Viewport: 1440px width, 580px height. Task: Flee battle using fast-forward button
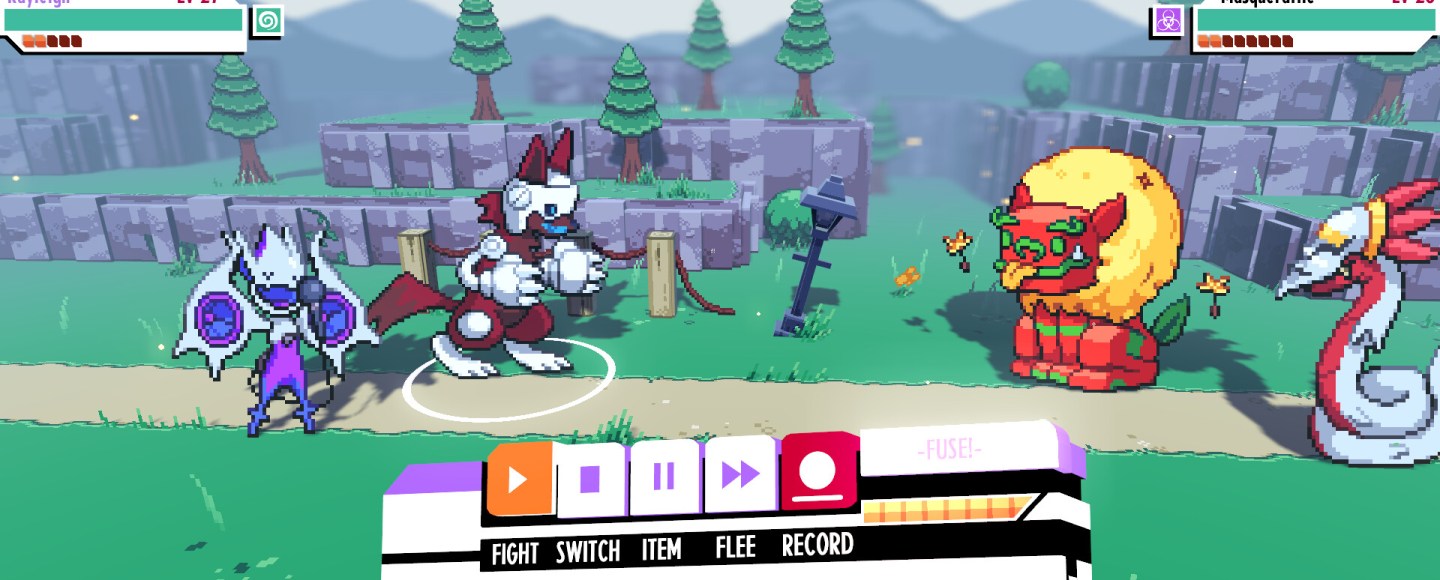click(x=740, y=475)
